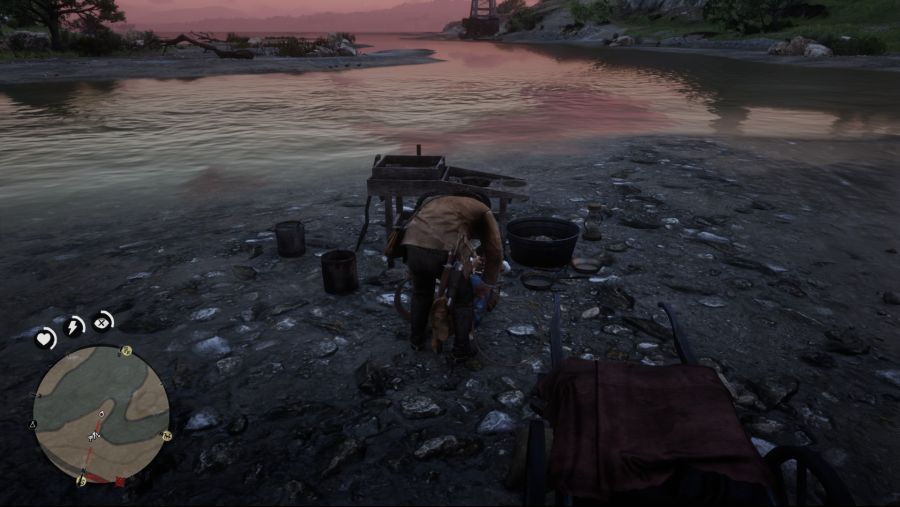Screen dimensions: 900x507
Task: Select the heart health core icon
Action: pyautogui.click(x=46, y=338)
